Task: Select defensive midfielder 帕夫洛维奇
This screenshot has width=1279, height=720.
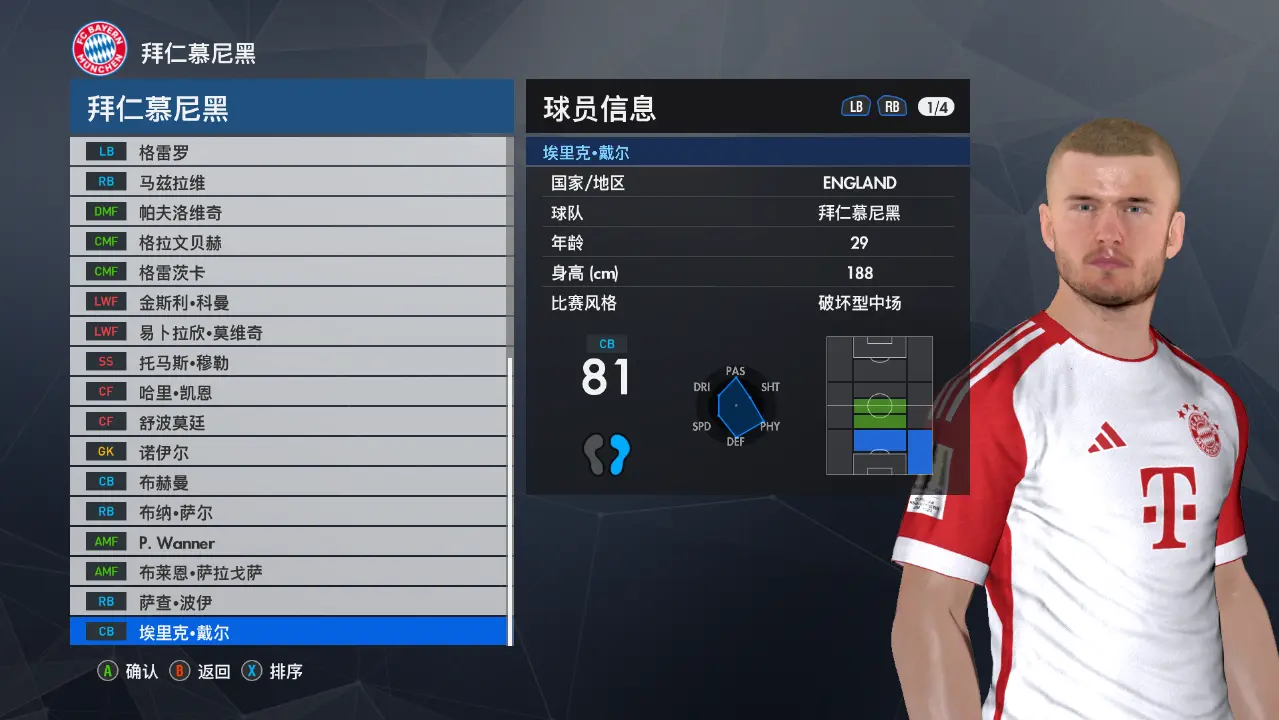Action: (x=288, y=212)
